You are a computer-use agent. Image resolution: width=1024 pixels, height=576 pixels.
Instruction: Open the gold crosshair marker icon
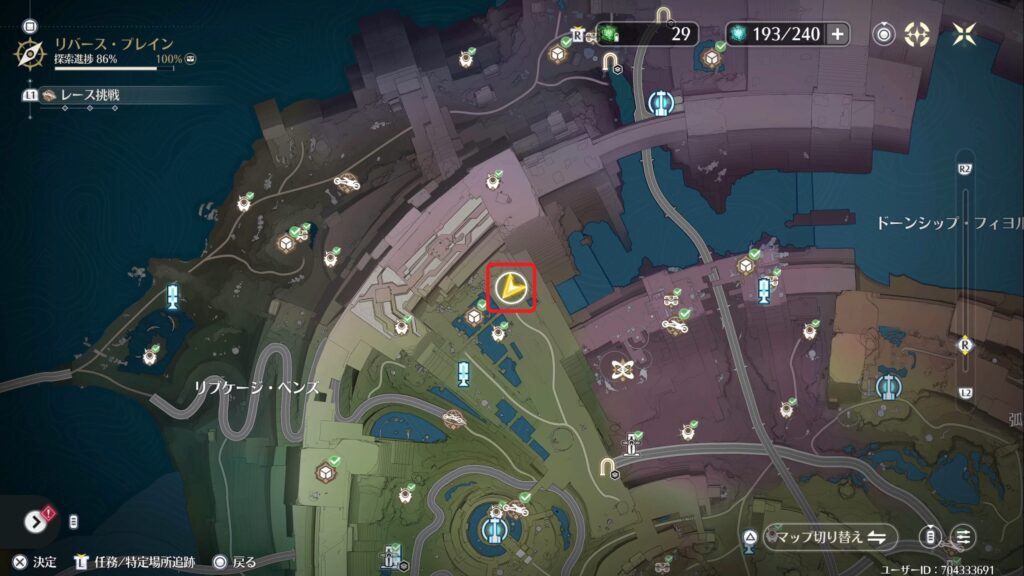917,34
